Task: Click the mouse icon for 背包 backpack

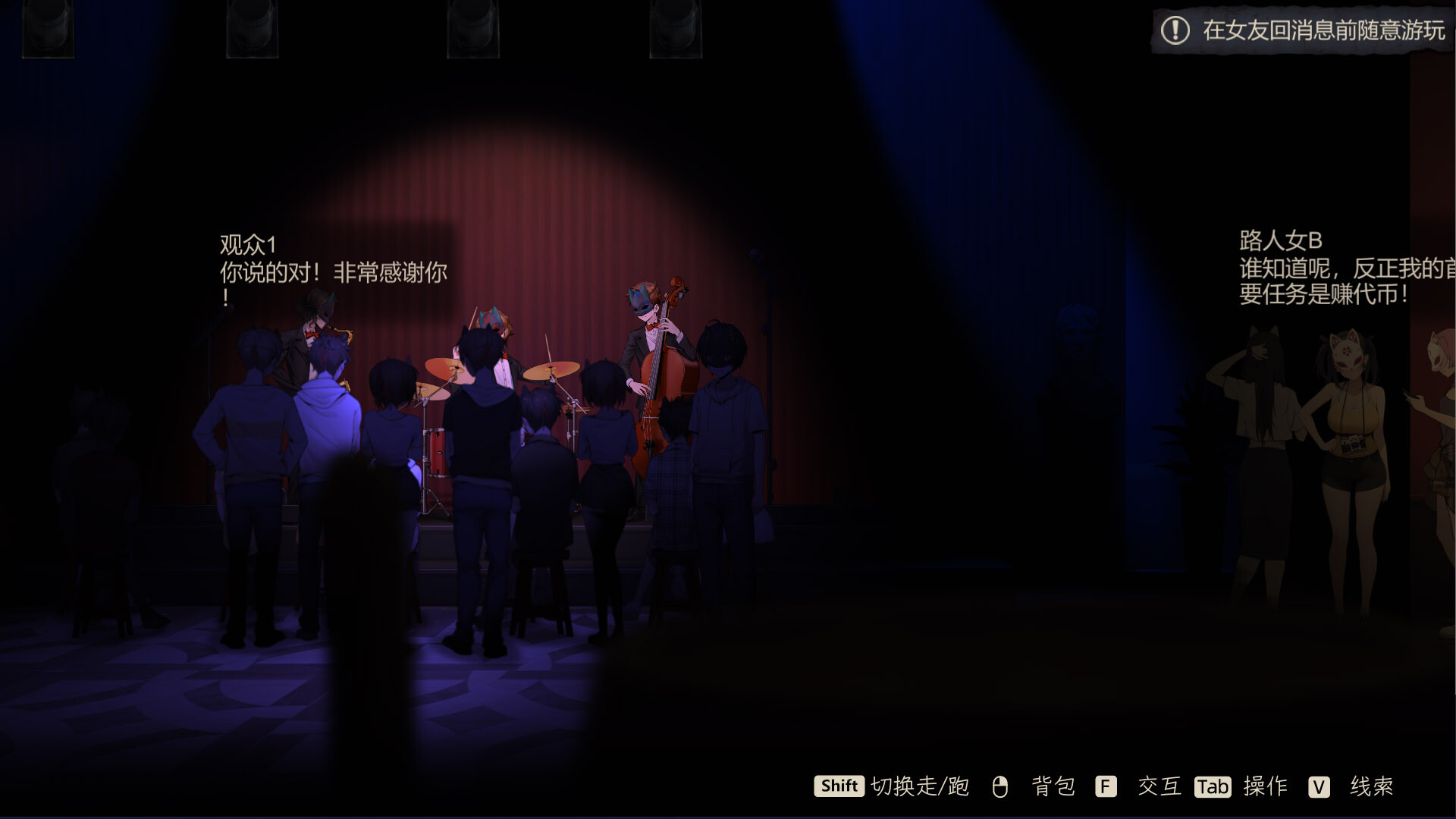Action: point(1001,787)
